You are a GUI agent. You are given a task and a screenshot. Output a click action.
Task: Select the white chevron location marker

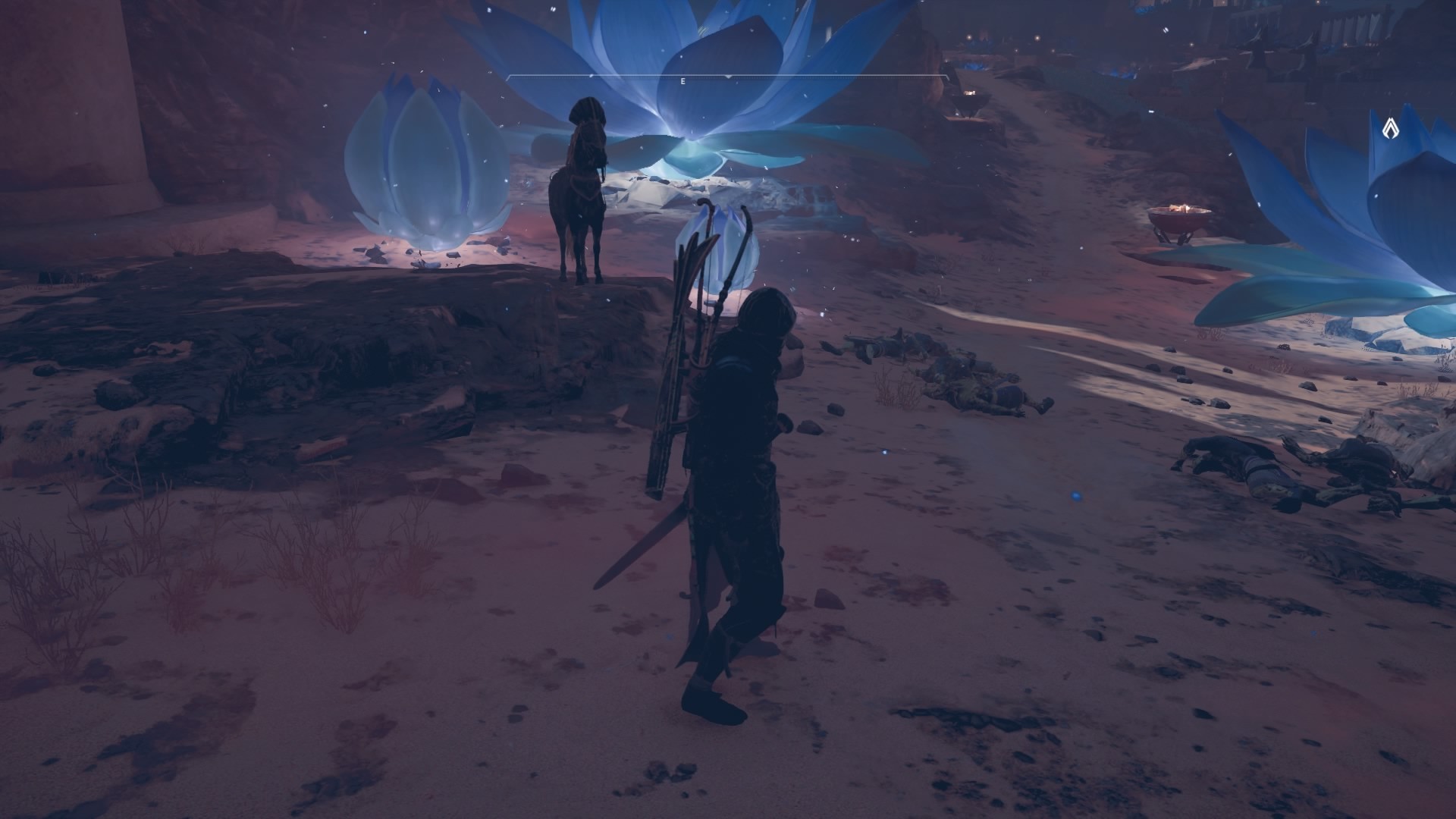[1390, 127]
